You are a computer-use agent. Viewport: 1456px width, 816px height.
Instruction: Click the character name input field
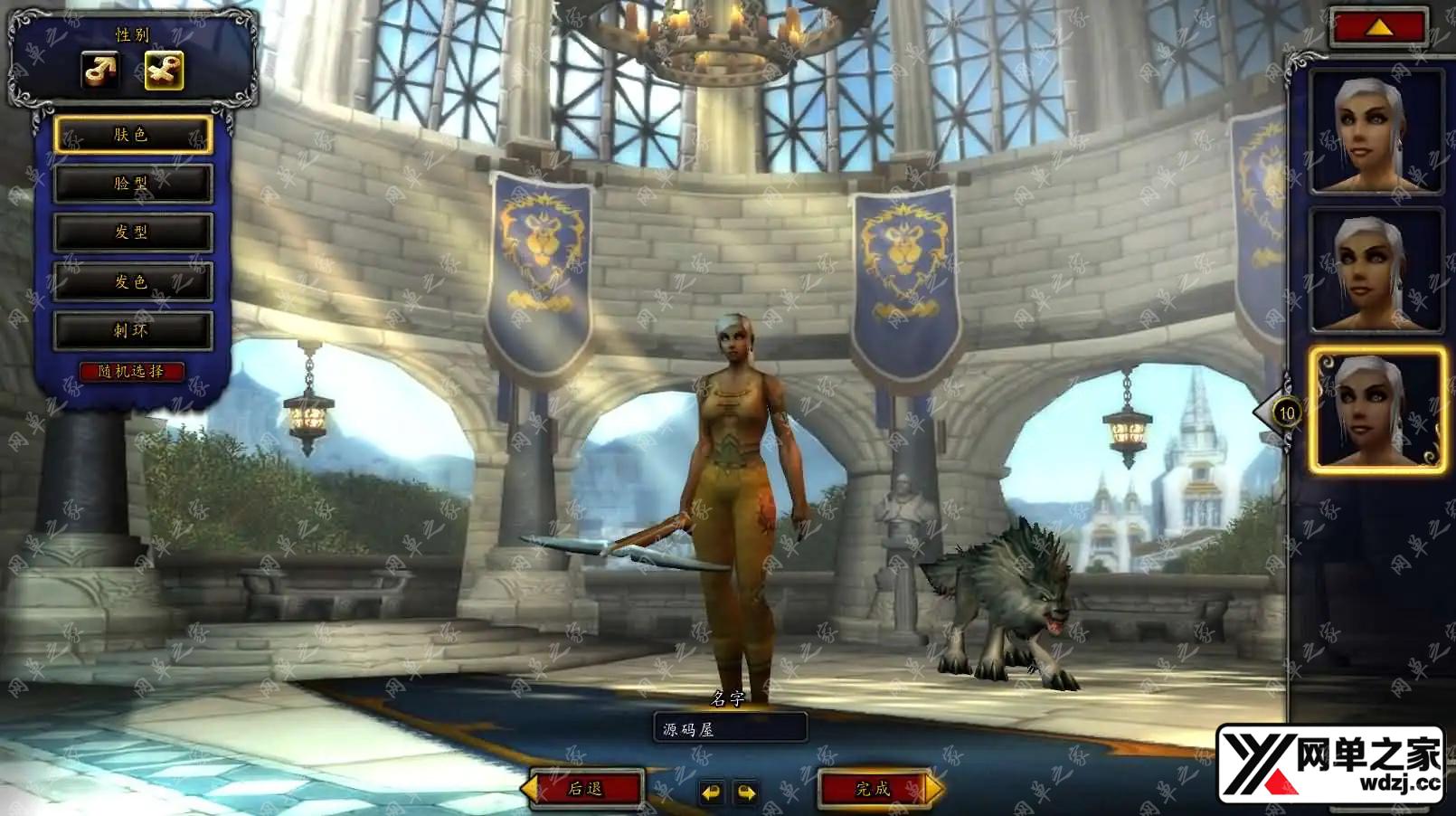[730, 728]
